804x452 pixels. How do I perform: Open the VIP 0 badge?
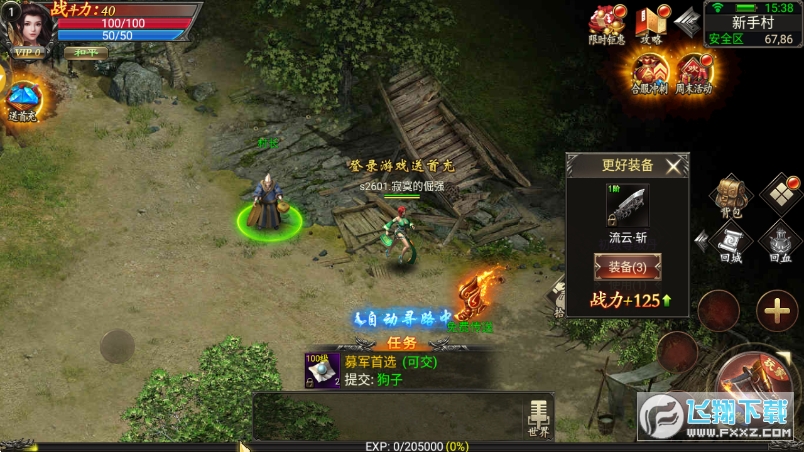[27, 54]
